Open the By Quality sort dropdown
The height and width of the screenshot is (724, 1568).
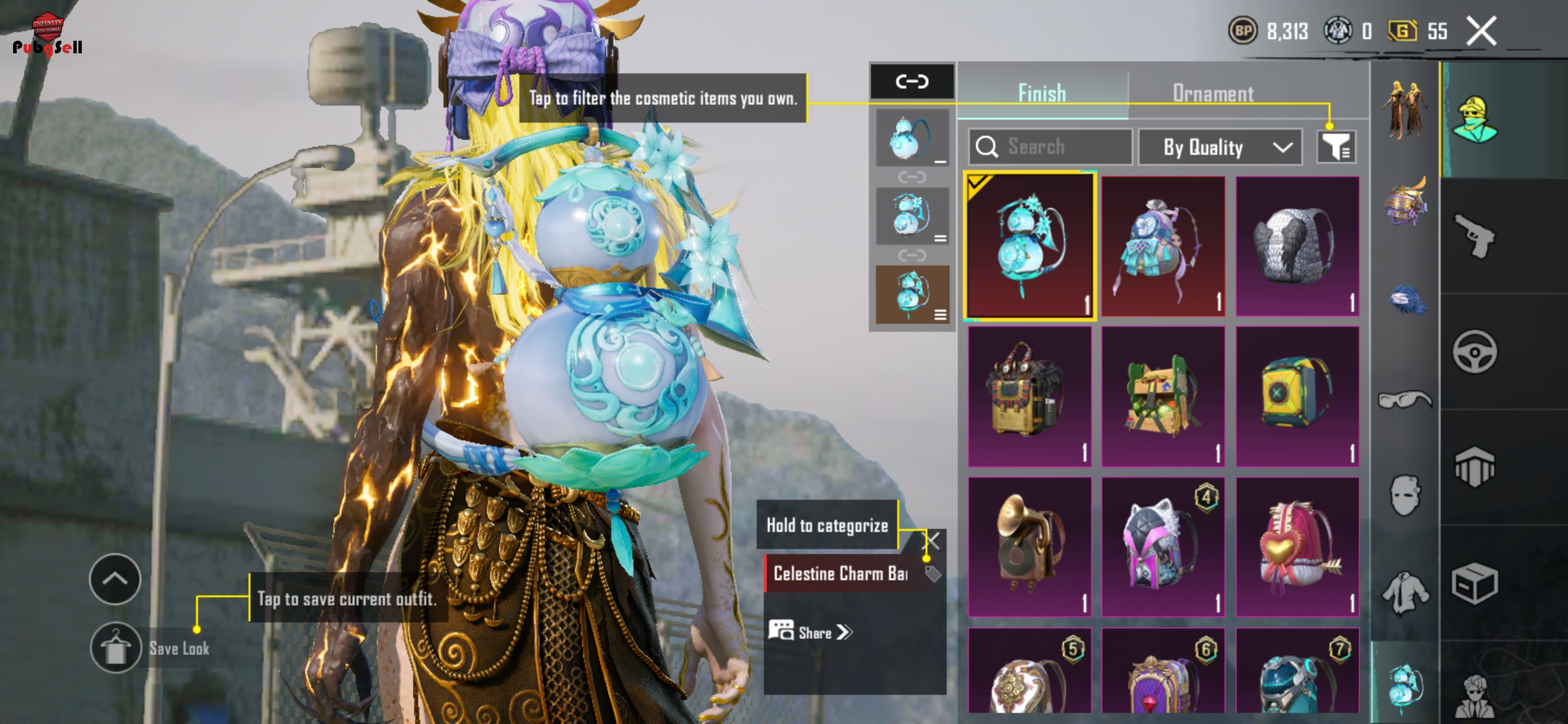click(x=1220, y=147)
